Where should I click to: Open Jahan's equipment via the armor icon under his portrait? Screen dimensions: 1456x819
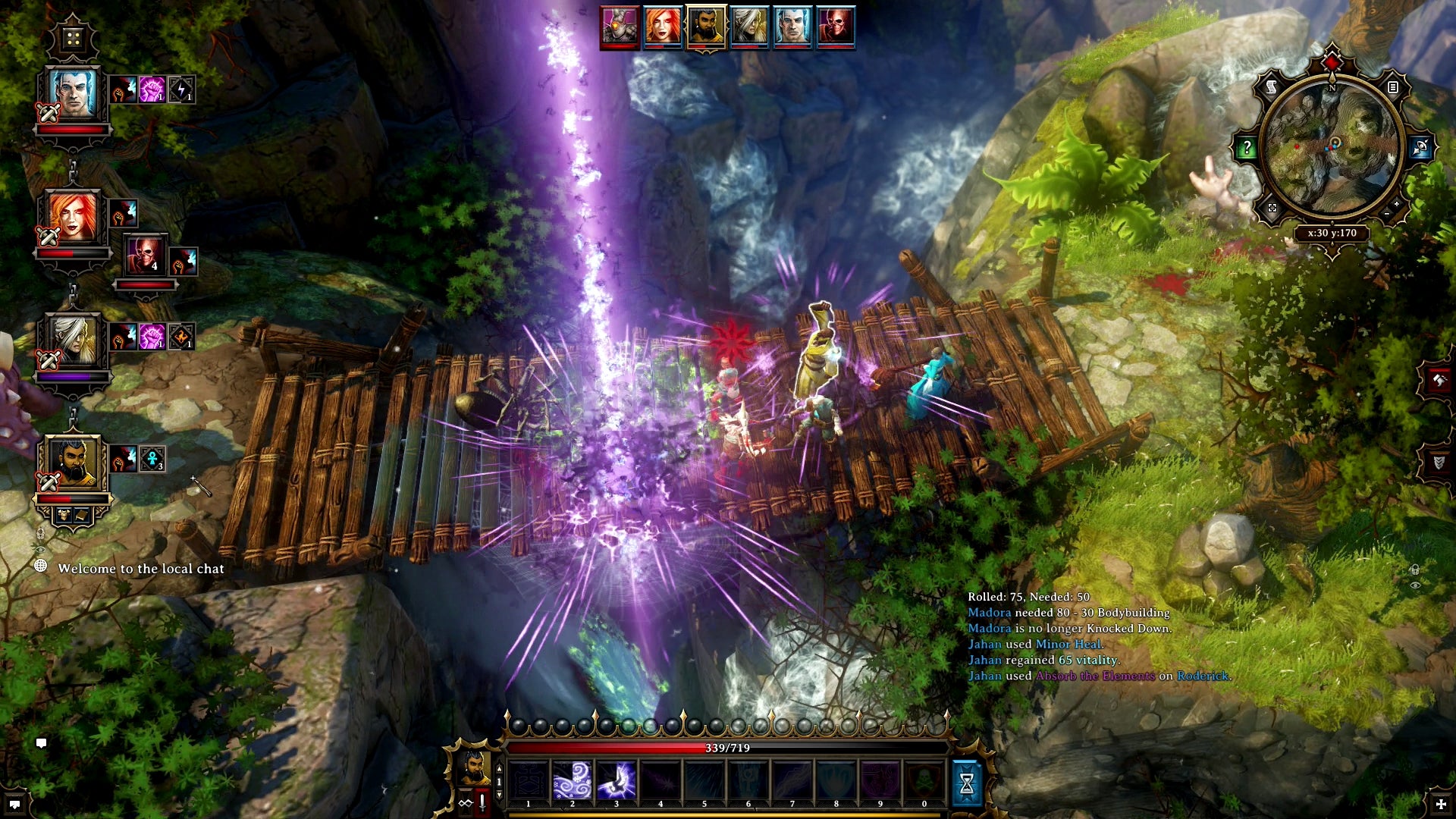point(64,516)
